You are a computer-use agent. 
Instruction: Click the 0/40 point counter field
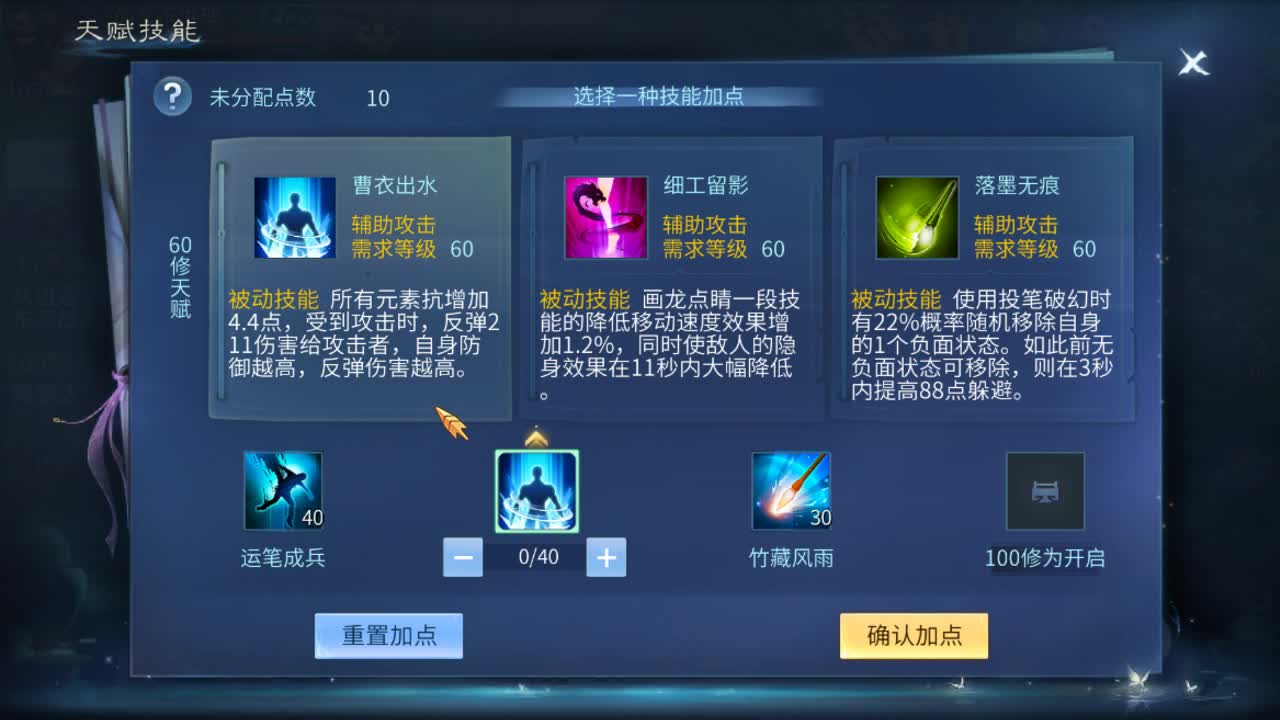(534, 557)
